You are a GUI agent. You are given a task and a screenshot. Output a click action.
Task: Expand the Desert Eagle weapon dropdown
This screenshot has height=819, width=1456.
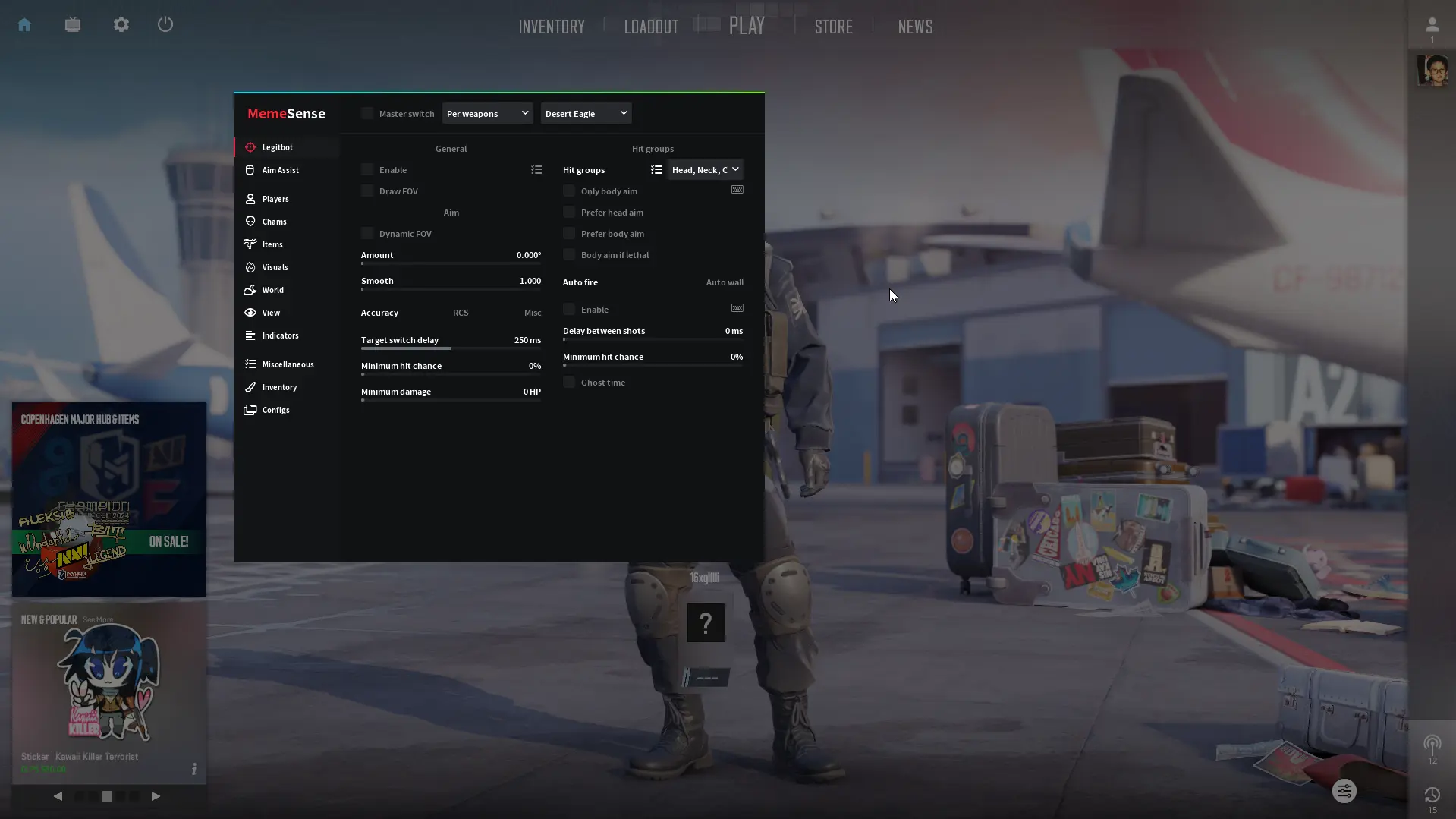point(586,114)
